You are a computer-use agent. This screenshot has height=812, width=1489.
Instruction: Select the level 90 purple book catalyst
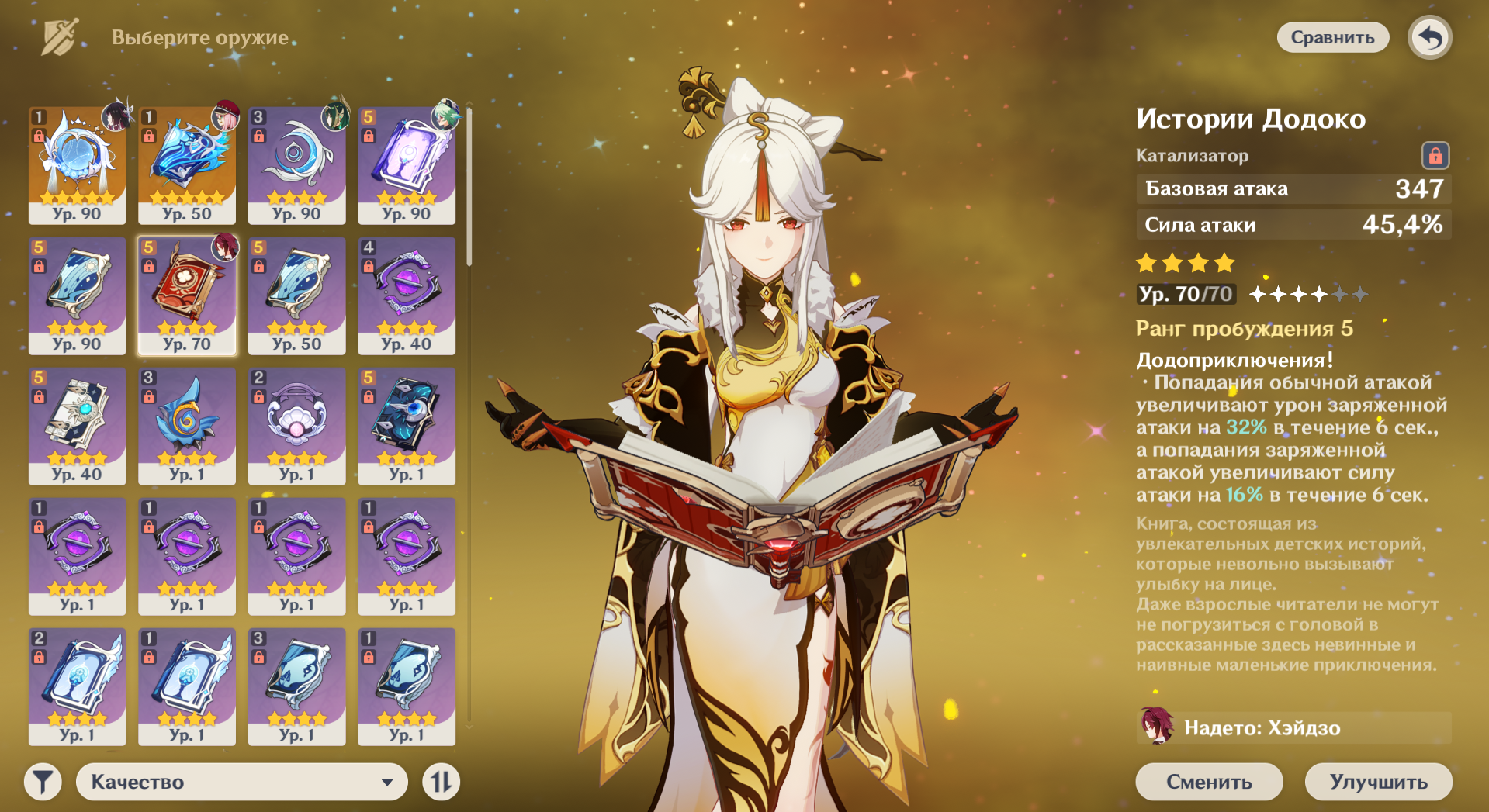pos(407,164)
